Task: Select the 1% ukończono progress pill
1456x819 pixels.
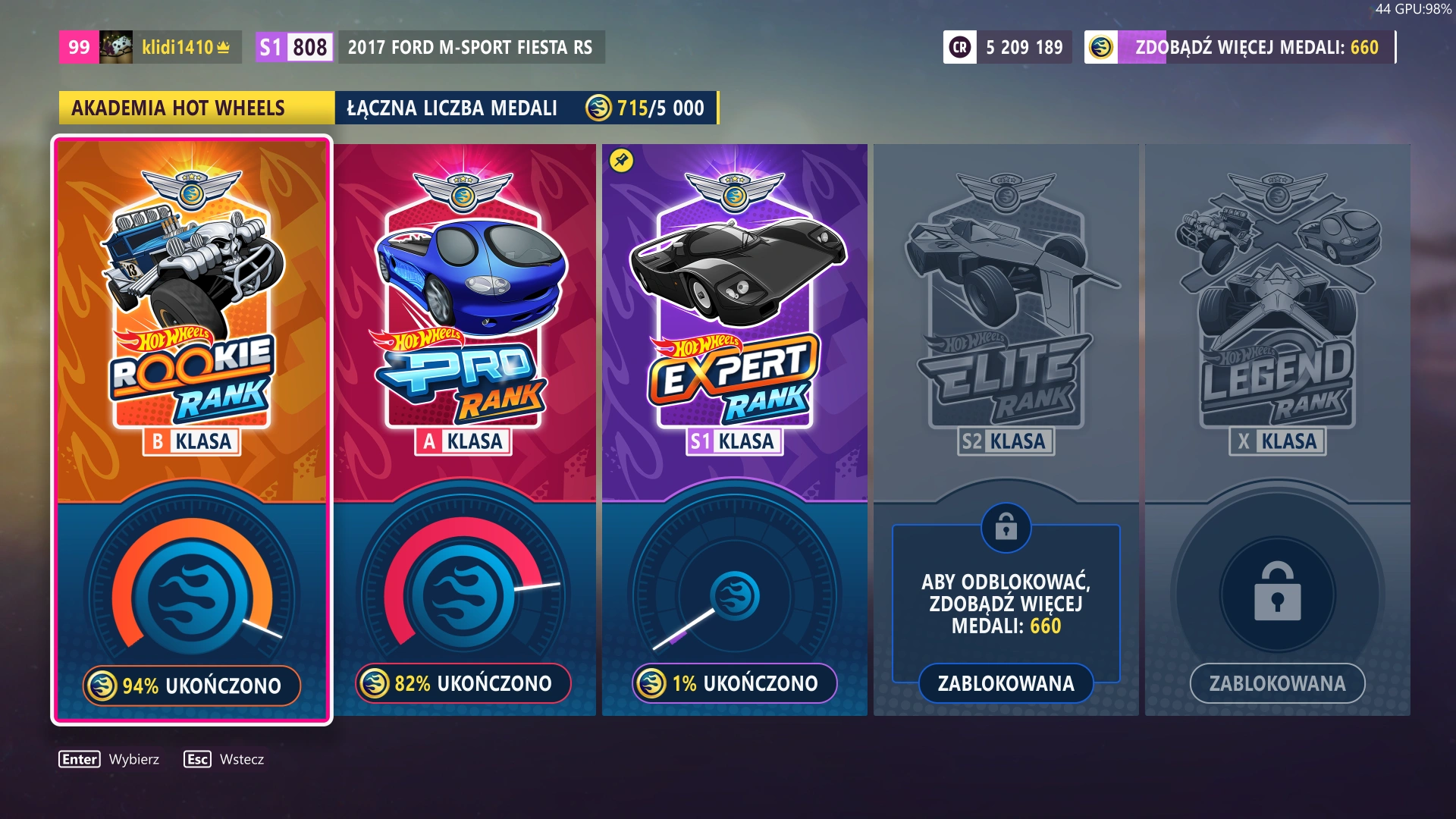Action: [x=734, y=683]
